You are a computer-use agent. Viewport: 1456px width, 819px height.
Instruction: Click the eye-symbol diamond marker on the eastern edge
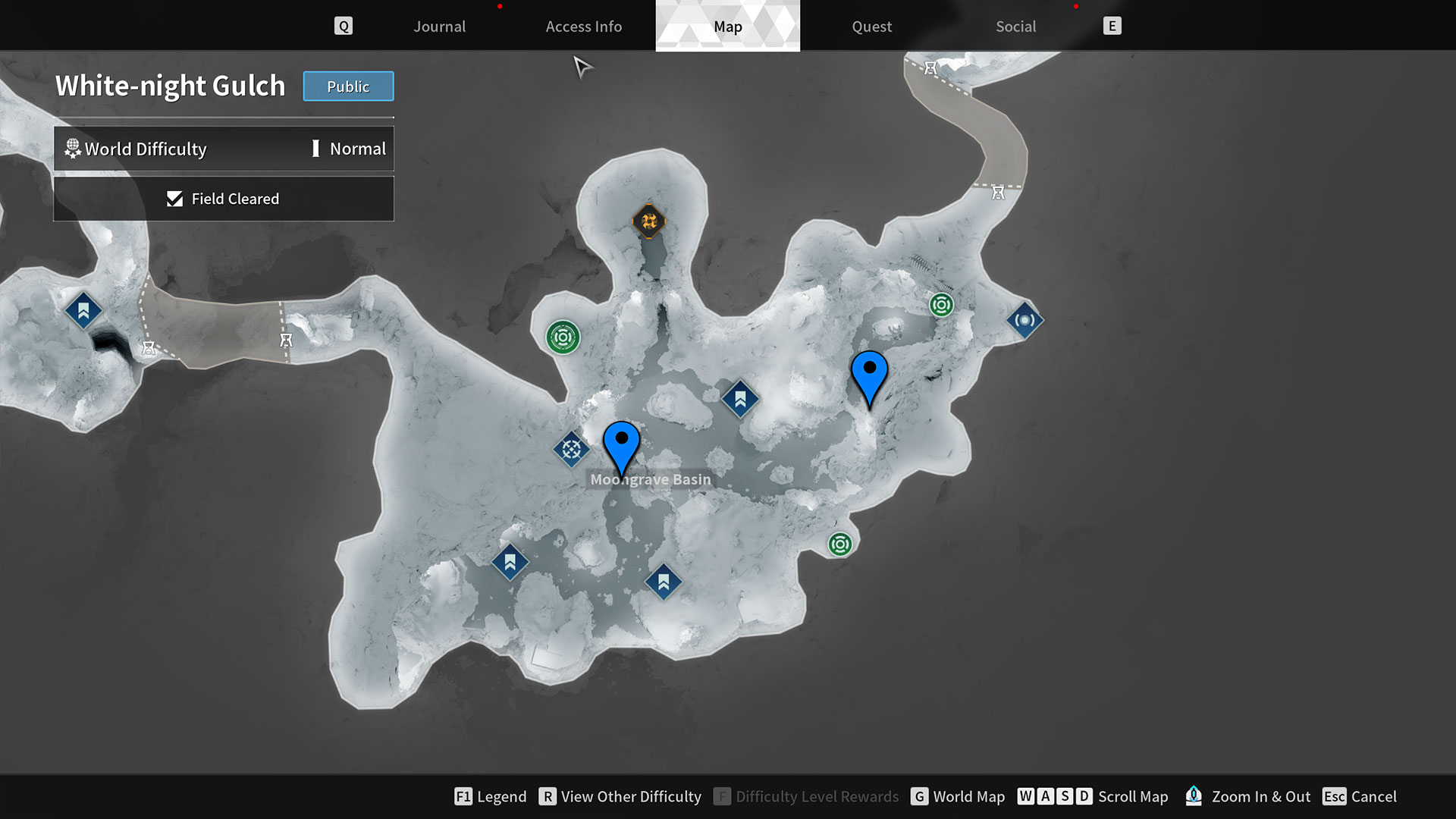coord(1025,320)
